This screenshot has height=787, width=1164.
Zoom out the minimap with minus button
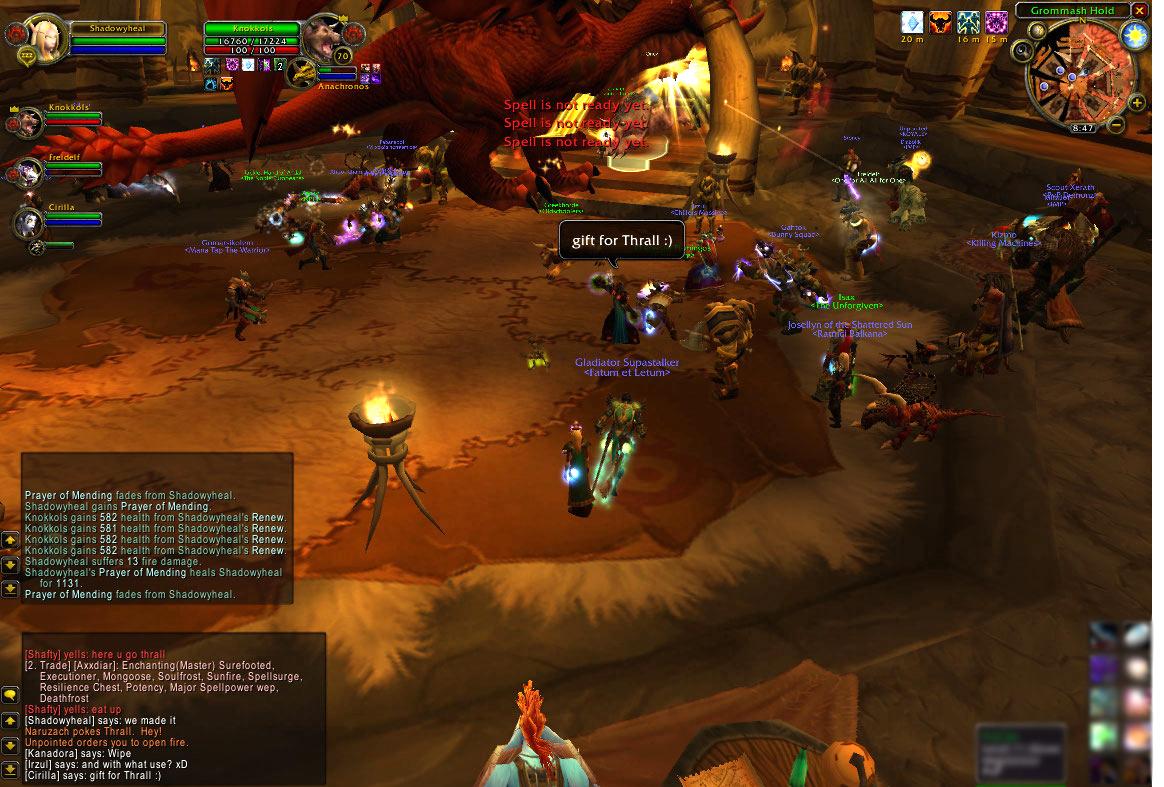tap(1115, 126)
